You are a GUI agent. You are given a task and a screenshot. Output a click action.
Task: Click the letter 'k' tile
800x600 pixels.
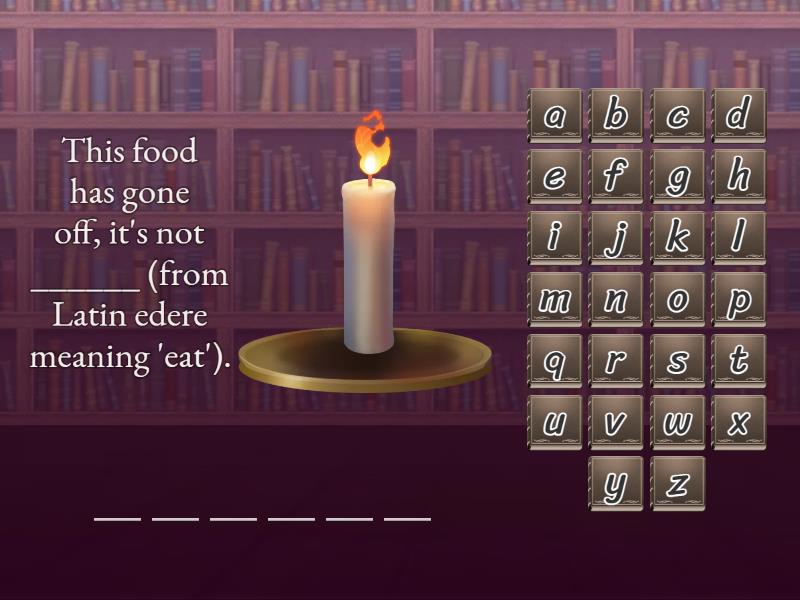678,238
